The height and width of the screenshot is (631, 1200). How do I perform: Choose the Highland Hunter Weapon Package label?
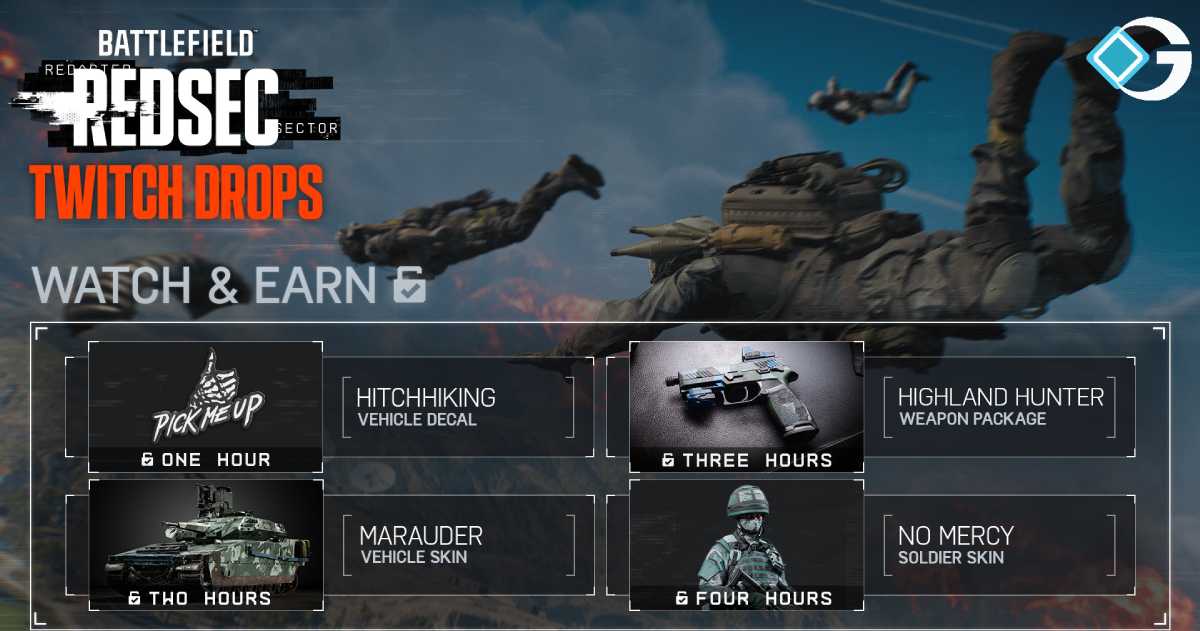click(x=1000, y=406)
